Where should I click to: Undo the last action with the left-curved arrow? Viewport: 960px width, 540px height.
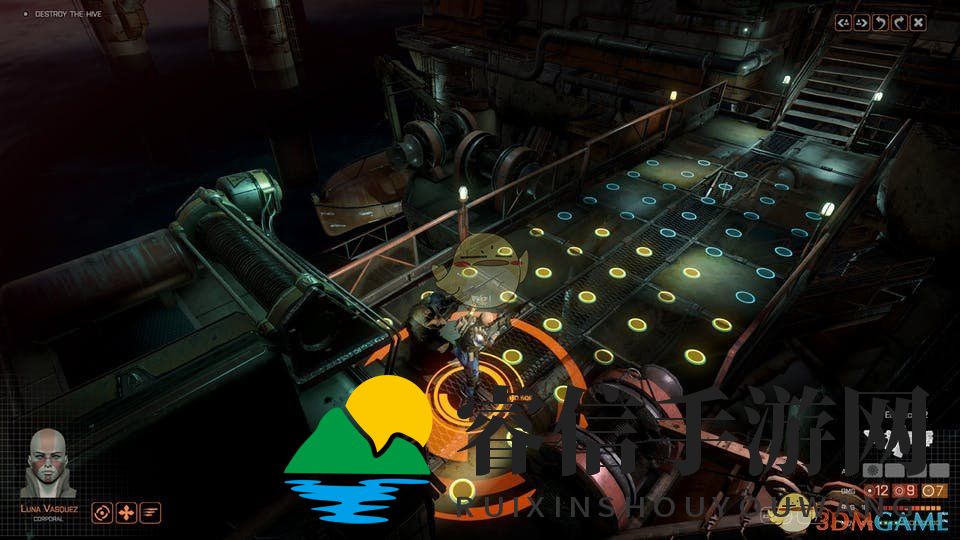tap(881, 22)
